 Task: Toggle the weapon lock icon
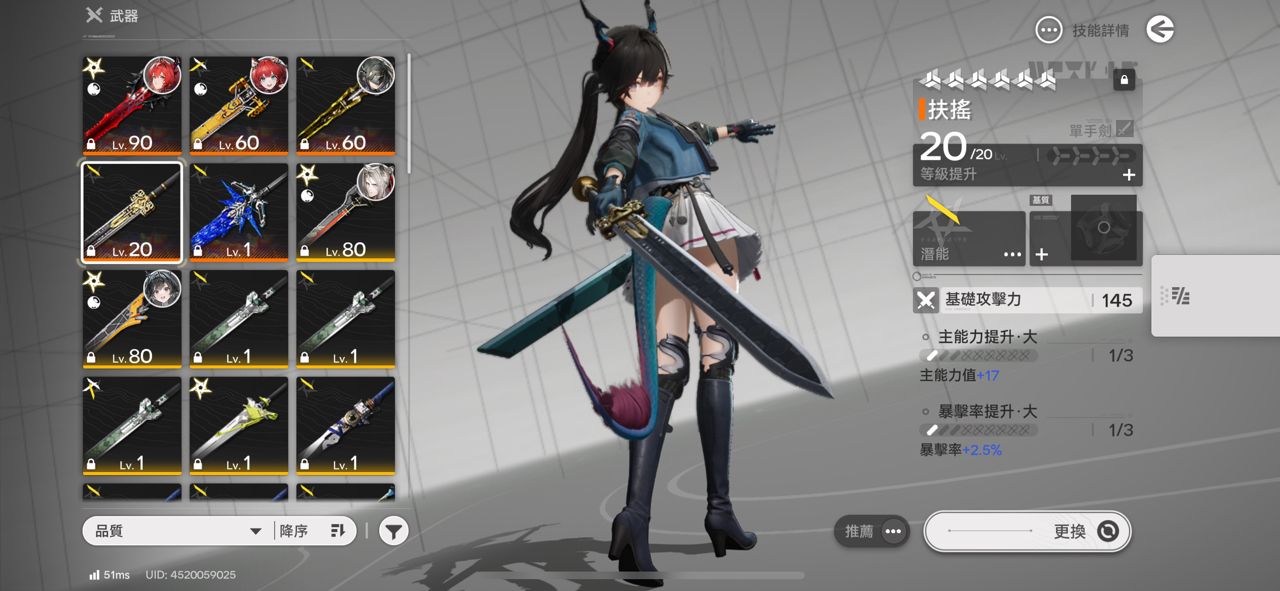point(1124,79)
